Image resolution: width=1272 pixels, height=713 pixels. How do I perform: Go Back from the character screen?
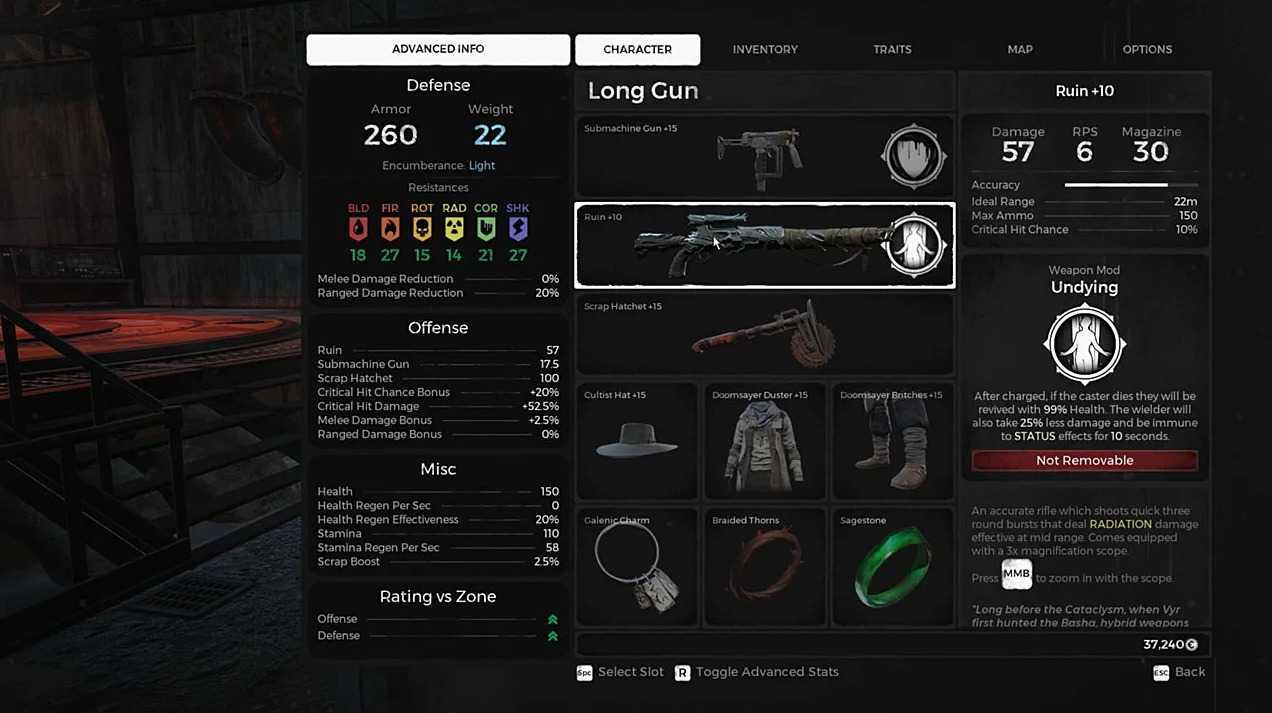1180,672
